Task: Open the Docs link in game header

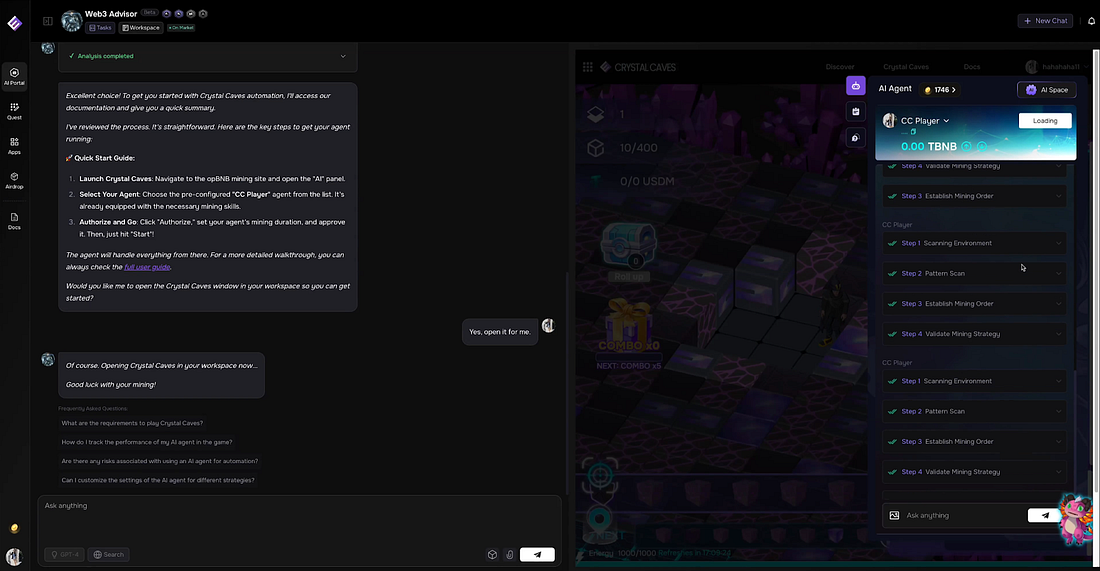Action: [971, 67]
